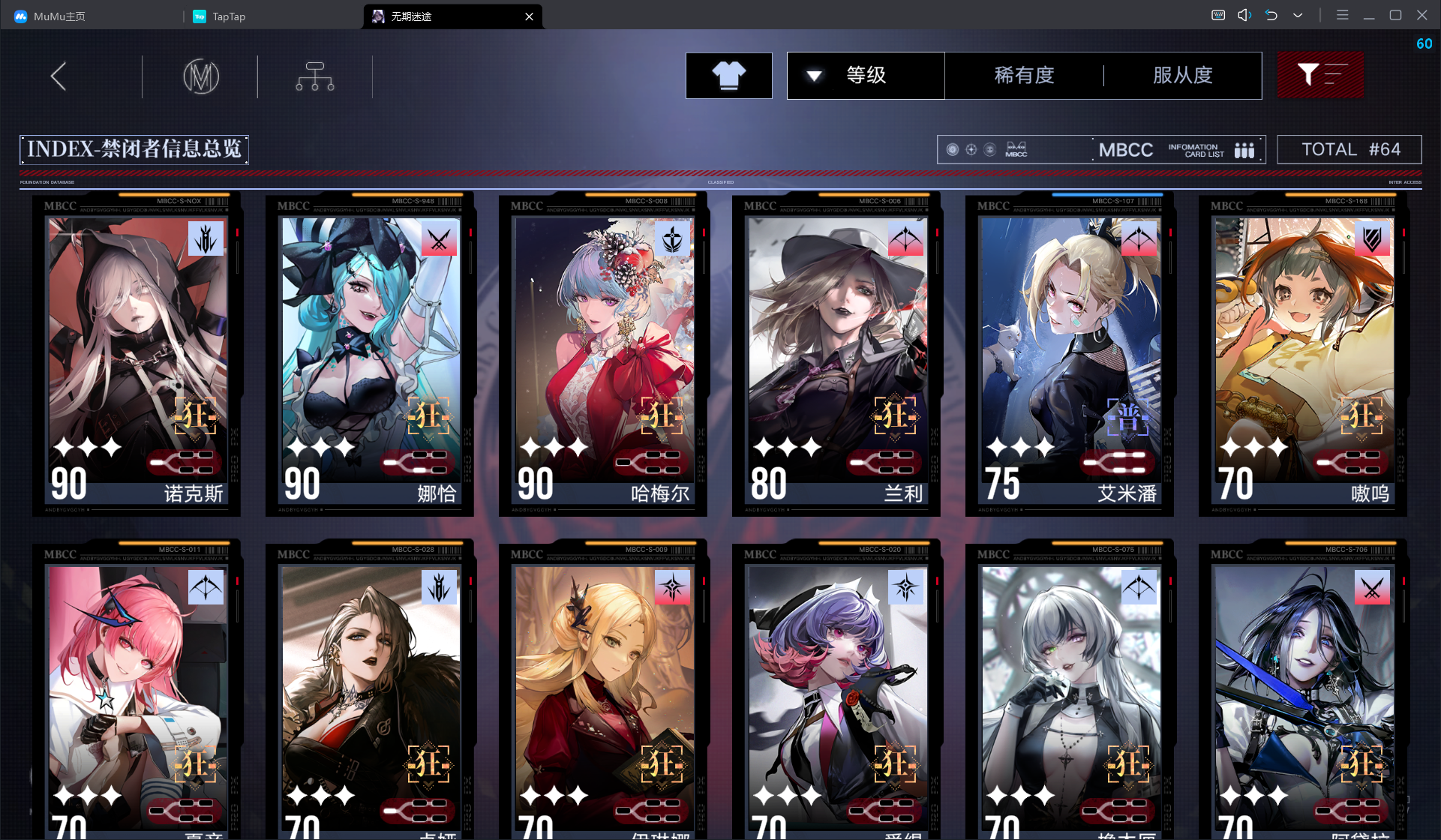
Task: Switch sorting to 稀有度
Action: tap(1025, 75)
